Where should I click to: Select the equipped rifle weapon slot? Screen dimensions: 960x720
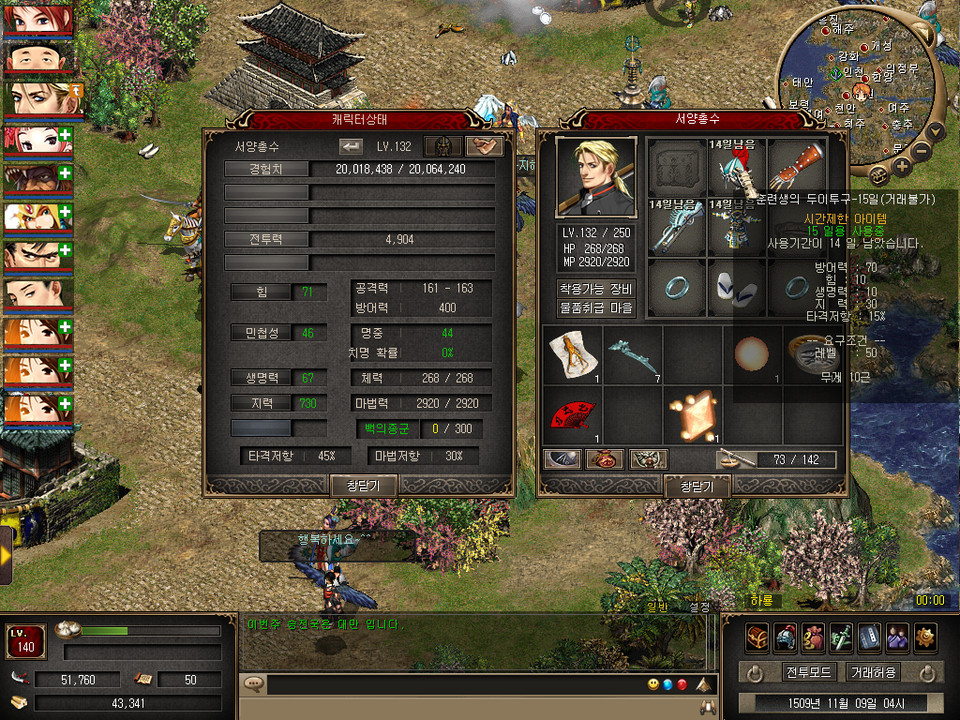[674, 226]
